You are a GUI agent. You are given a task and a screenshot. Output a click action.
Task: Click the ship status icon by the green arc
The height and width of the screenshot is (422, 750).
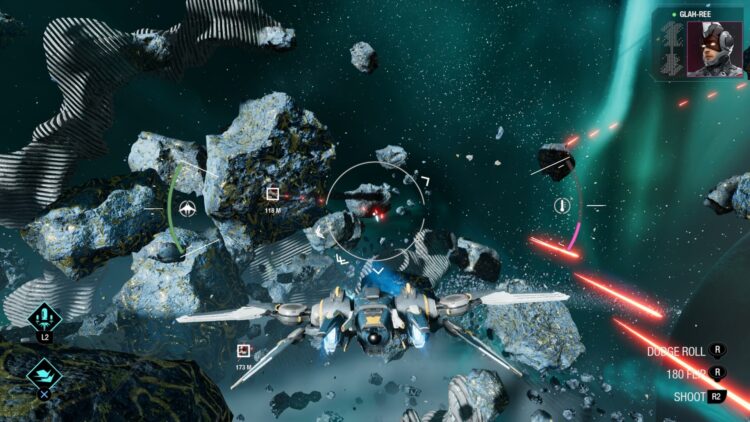(x=190, y=209)
